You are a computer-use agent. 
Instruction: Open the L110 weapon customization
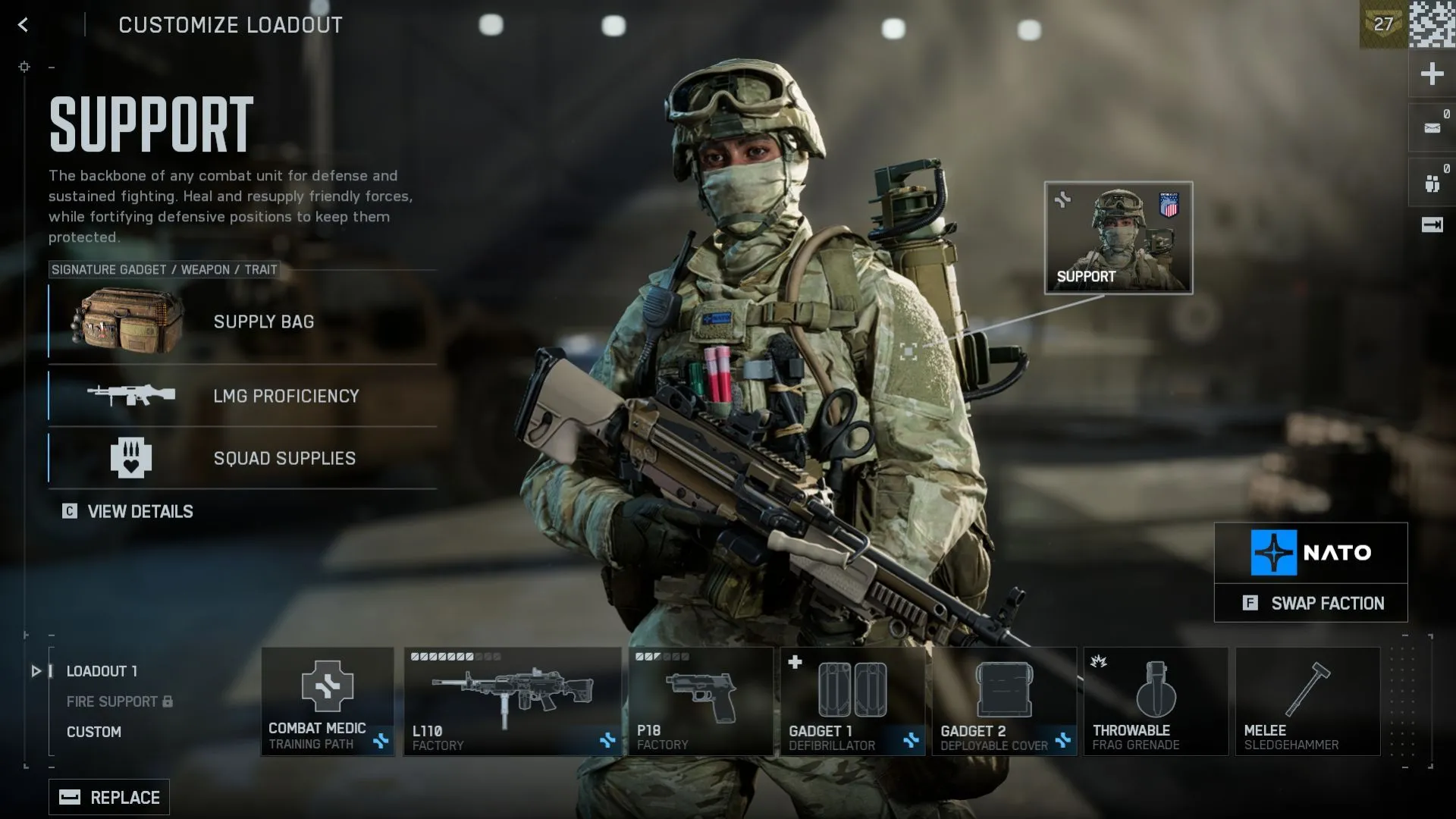(x=513, y=701)
